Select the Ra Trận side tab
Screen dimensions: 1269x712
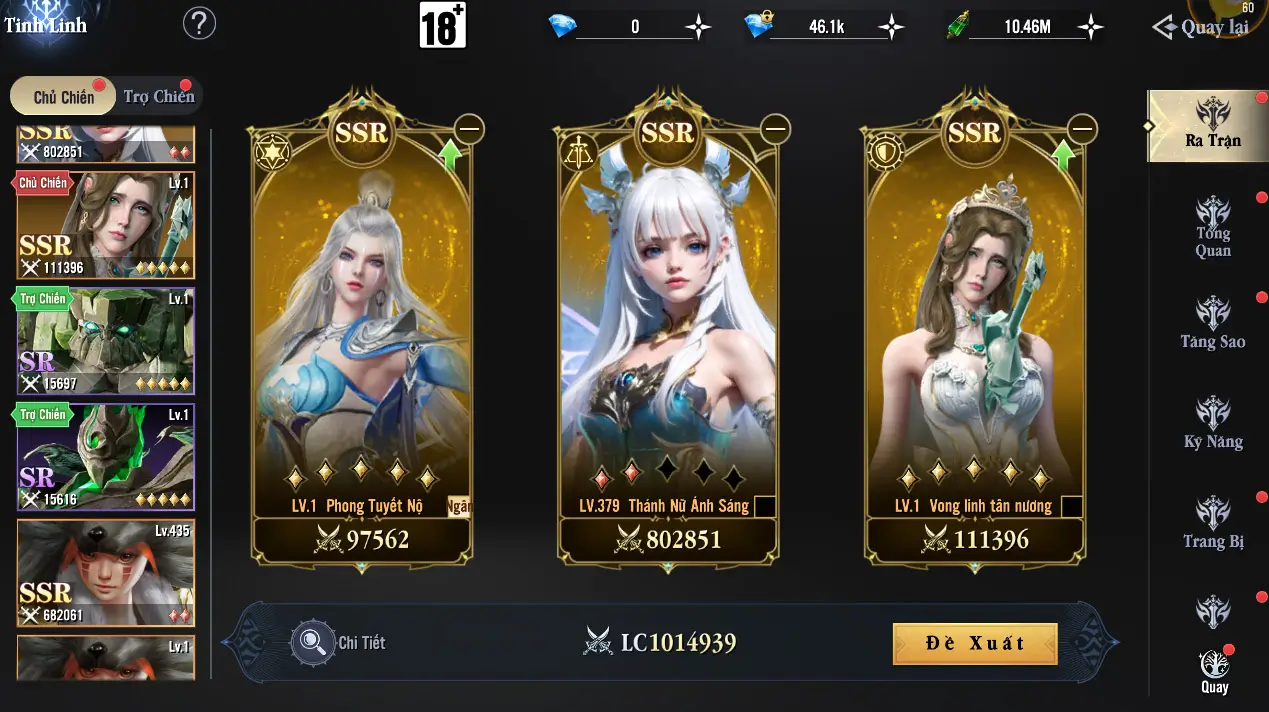[x=1212, y=125]
